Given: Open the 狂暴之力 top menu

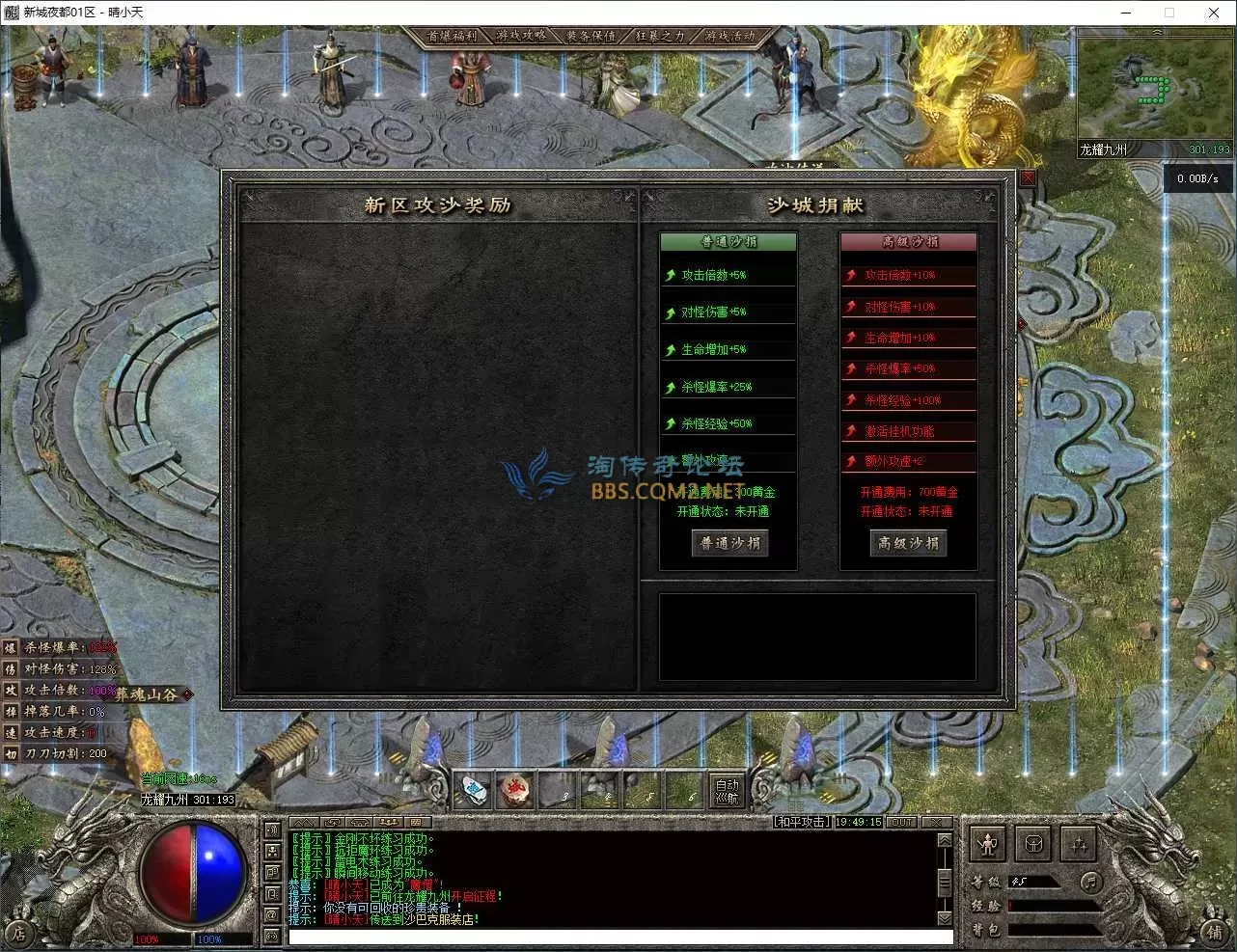Looking at the screenshot, I should tap(660, 37).
